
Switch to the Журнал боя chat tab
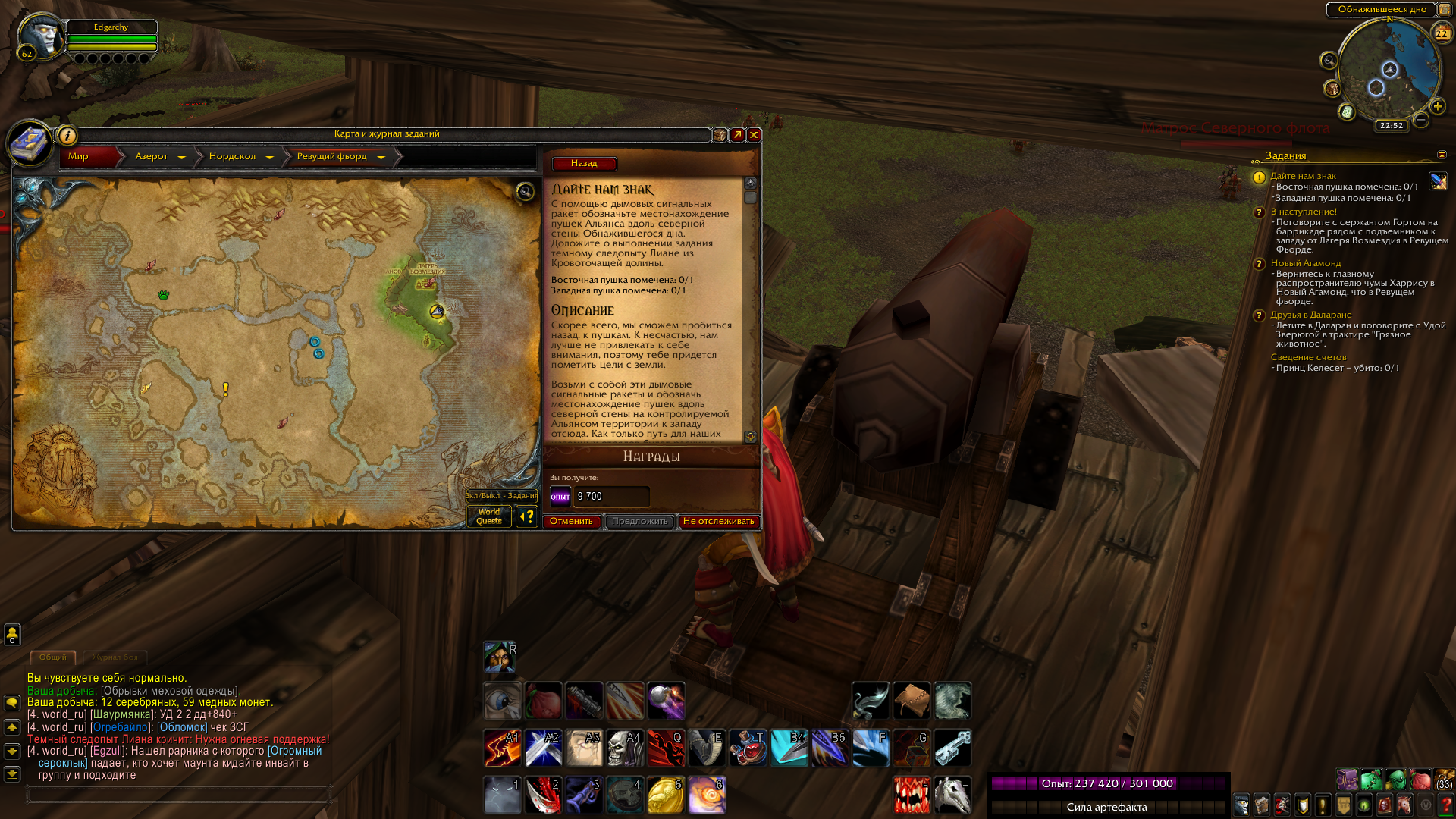[115, 657]
